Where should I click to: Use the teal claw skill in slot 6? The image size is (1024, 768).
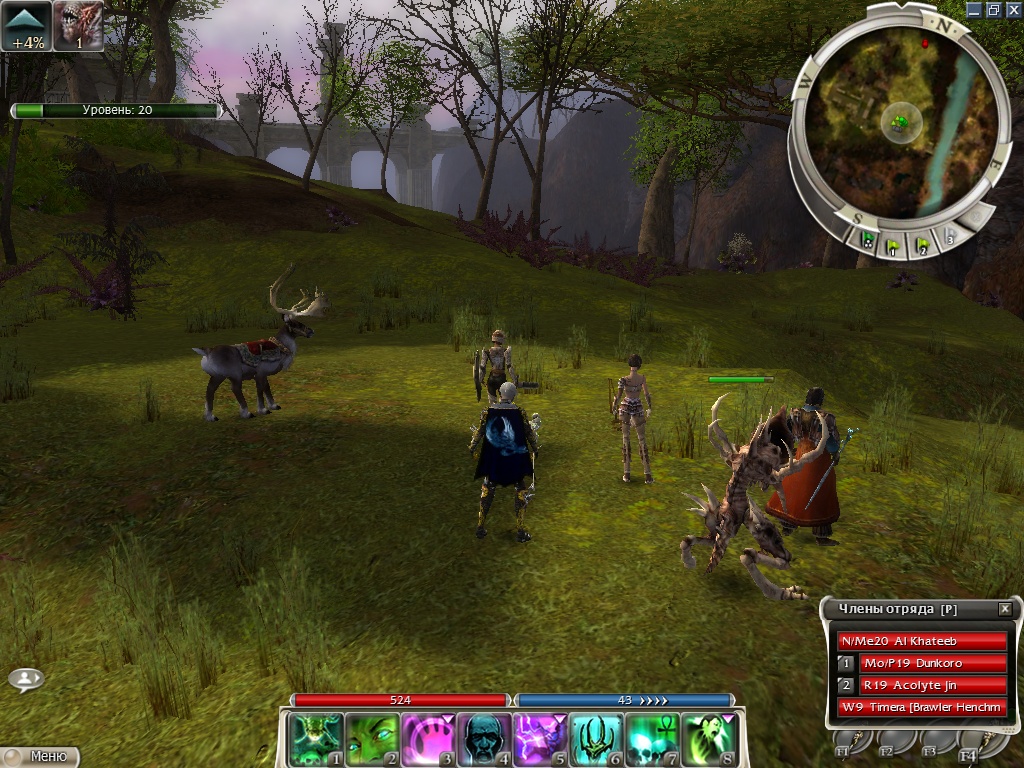pyautogui.click(x=596, y=740)
